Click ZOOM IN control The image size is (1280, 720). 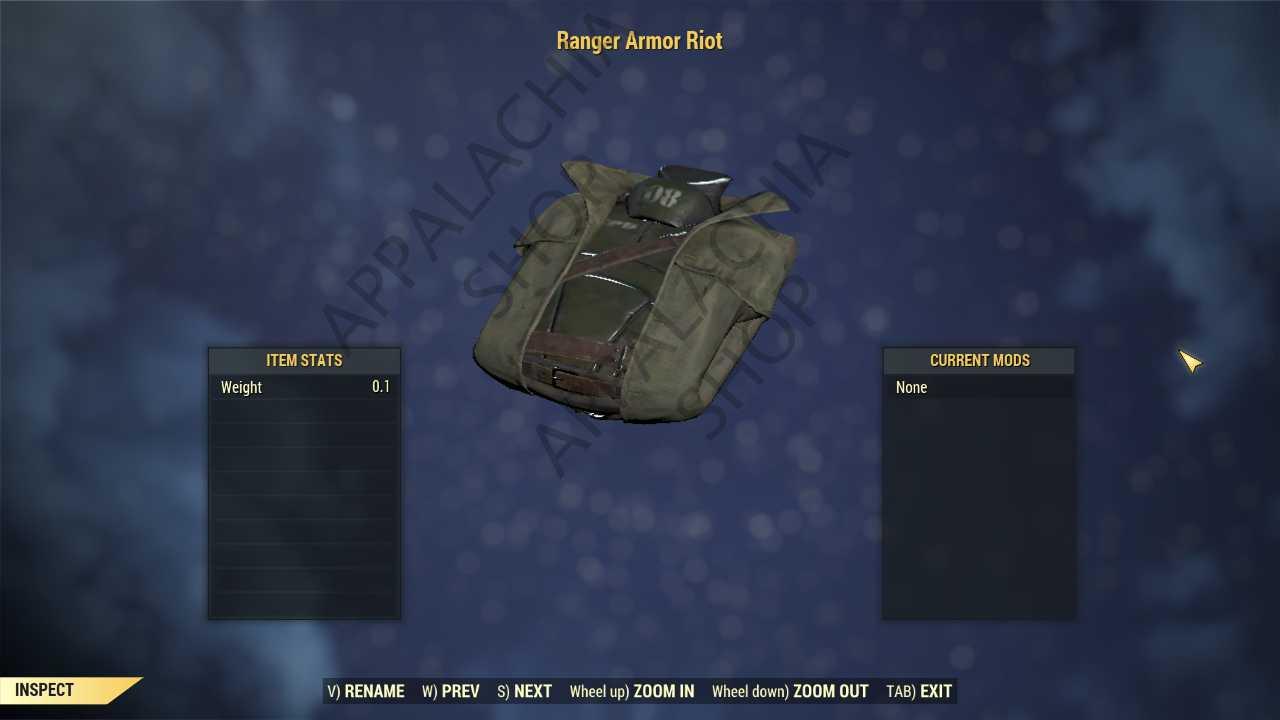(663, 691)
